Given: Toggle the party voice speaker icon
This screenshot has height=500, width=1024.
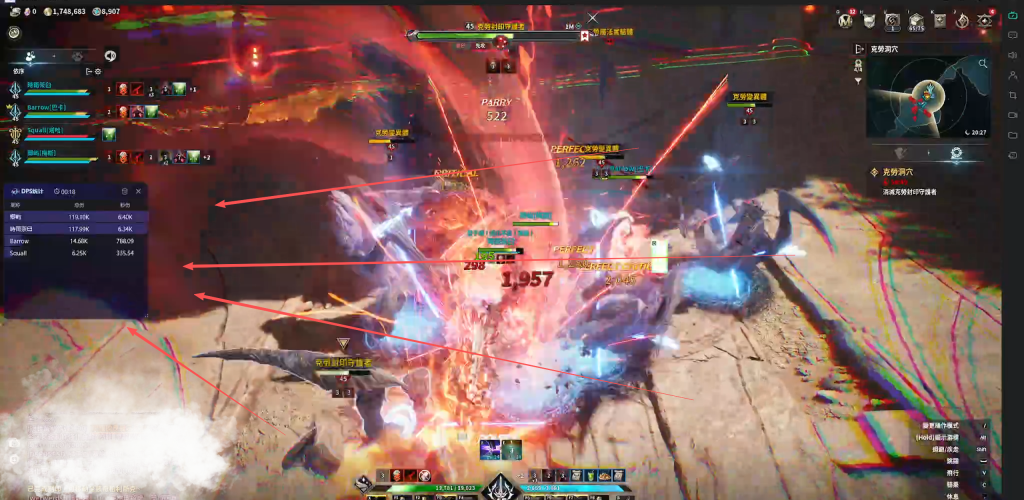Looking at the screenshot, I should [x=110, y=56].
